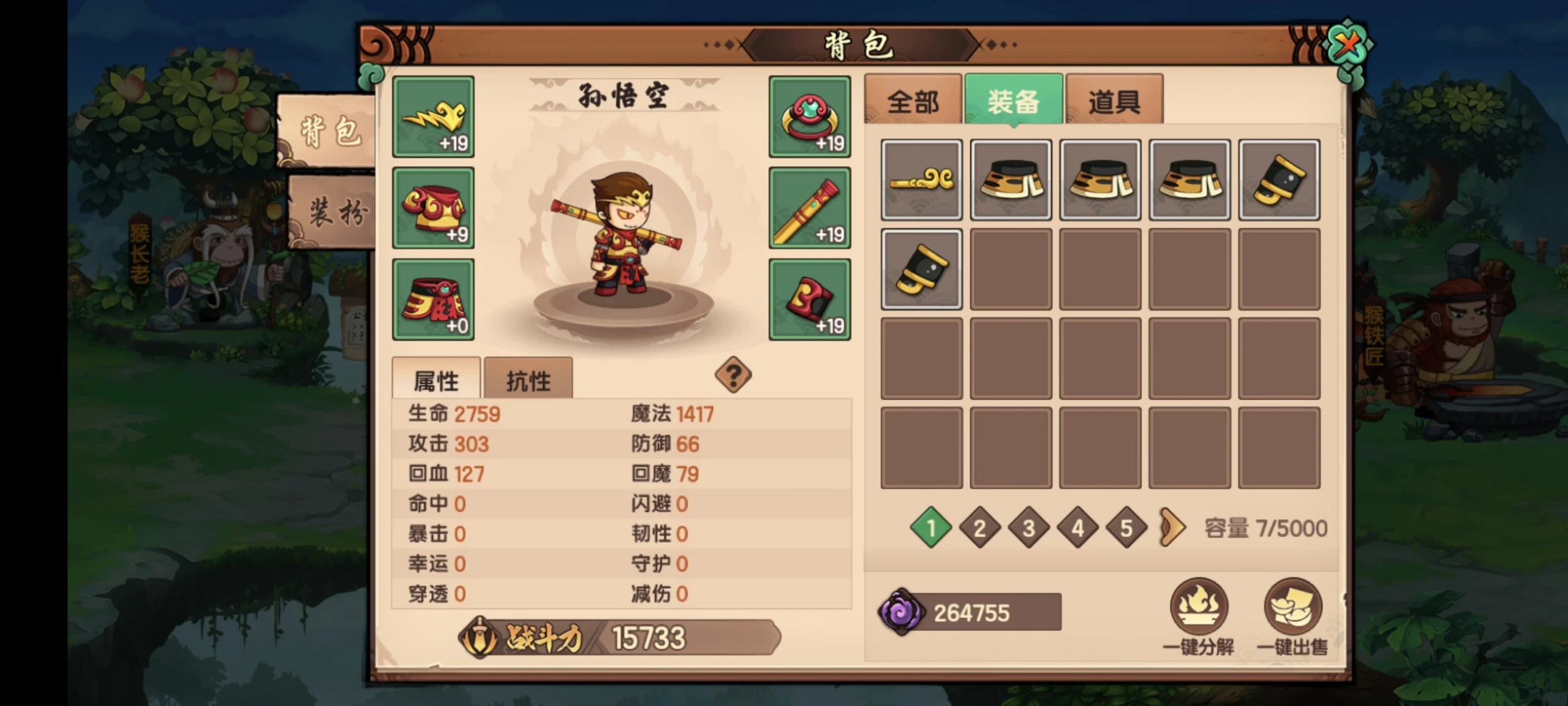Show the 抗性 (Resistance) stats tab
1568x706 pixels.
point(528,381)
